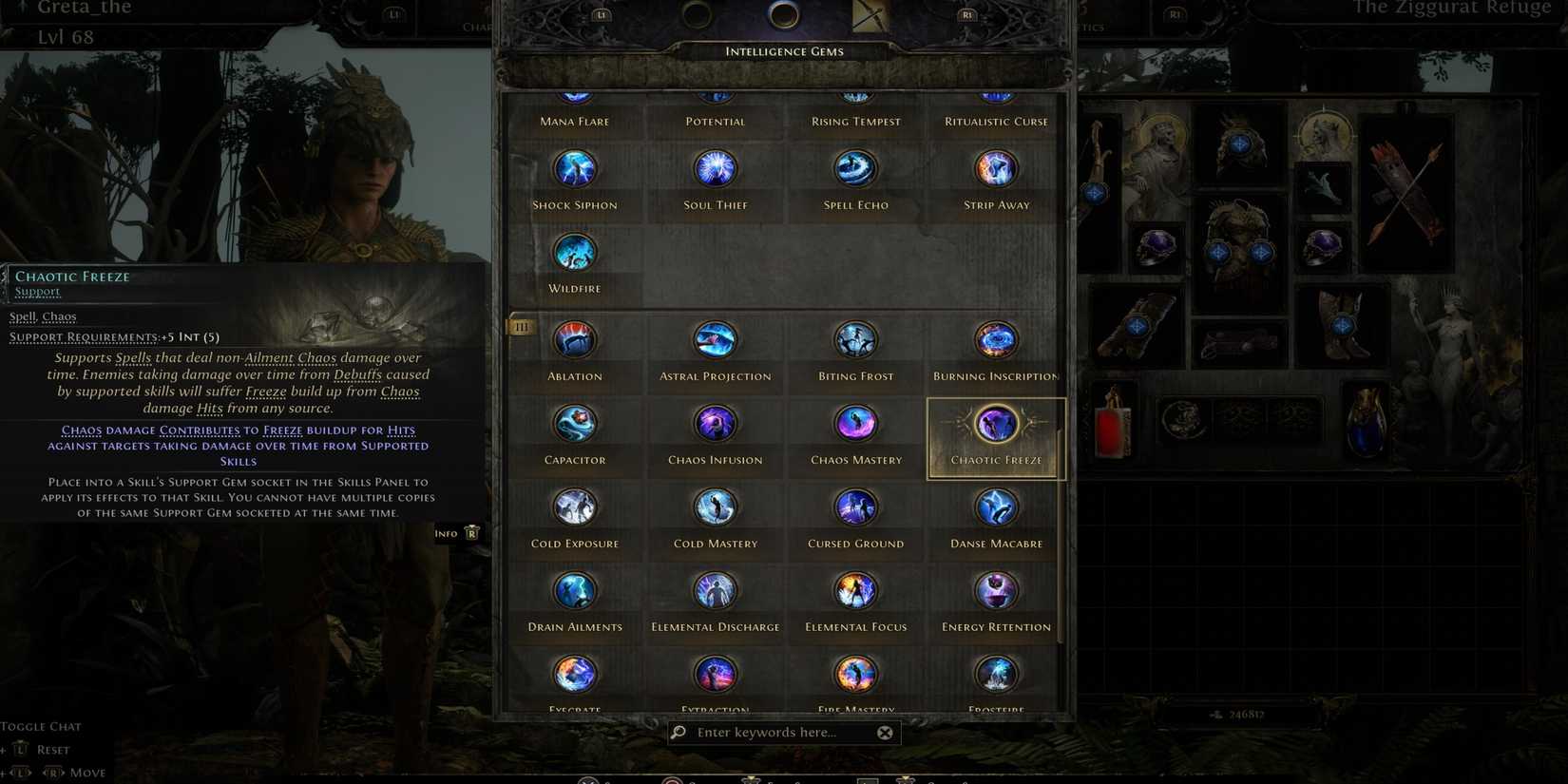Select the Astral Projection gem icon
Image resolution: width=1568 pixels, height=784 pixels.
[715, 339]
